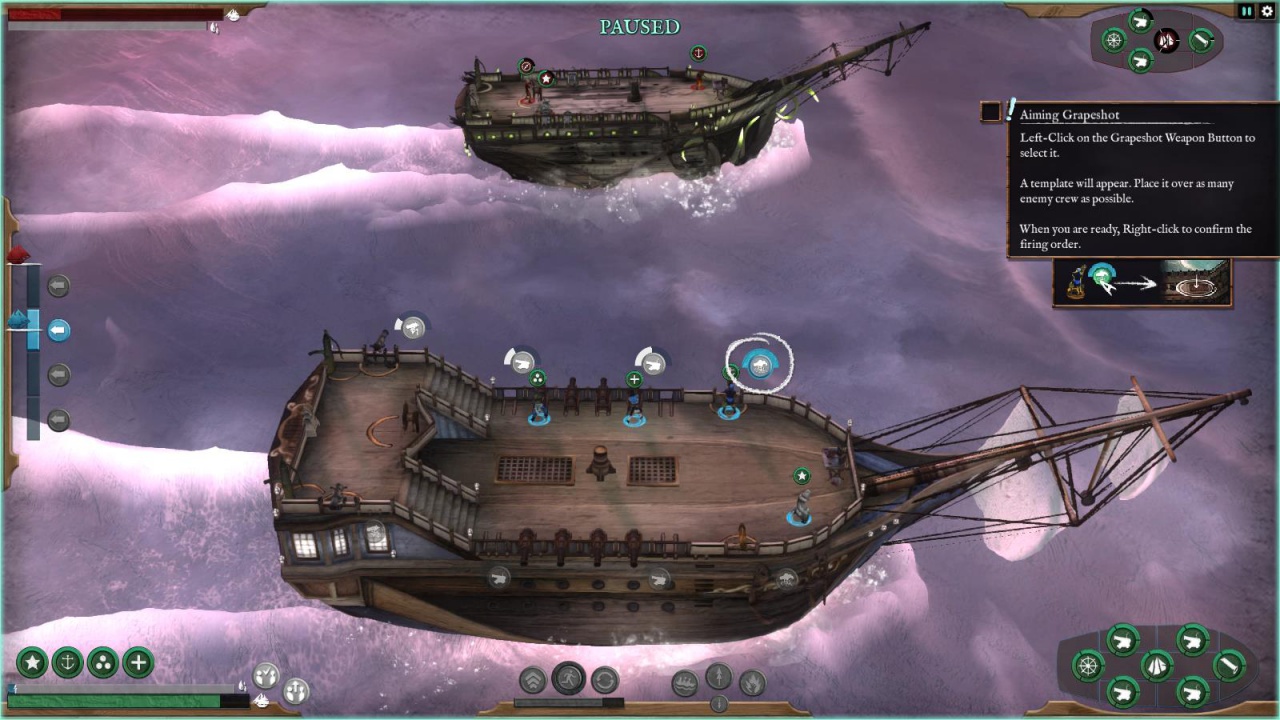The height and width of the screenshot is (720, 1280).
Task: Select the star ability icon
Action: [x=33, y=662]
